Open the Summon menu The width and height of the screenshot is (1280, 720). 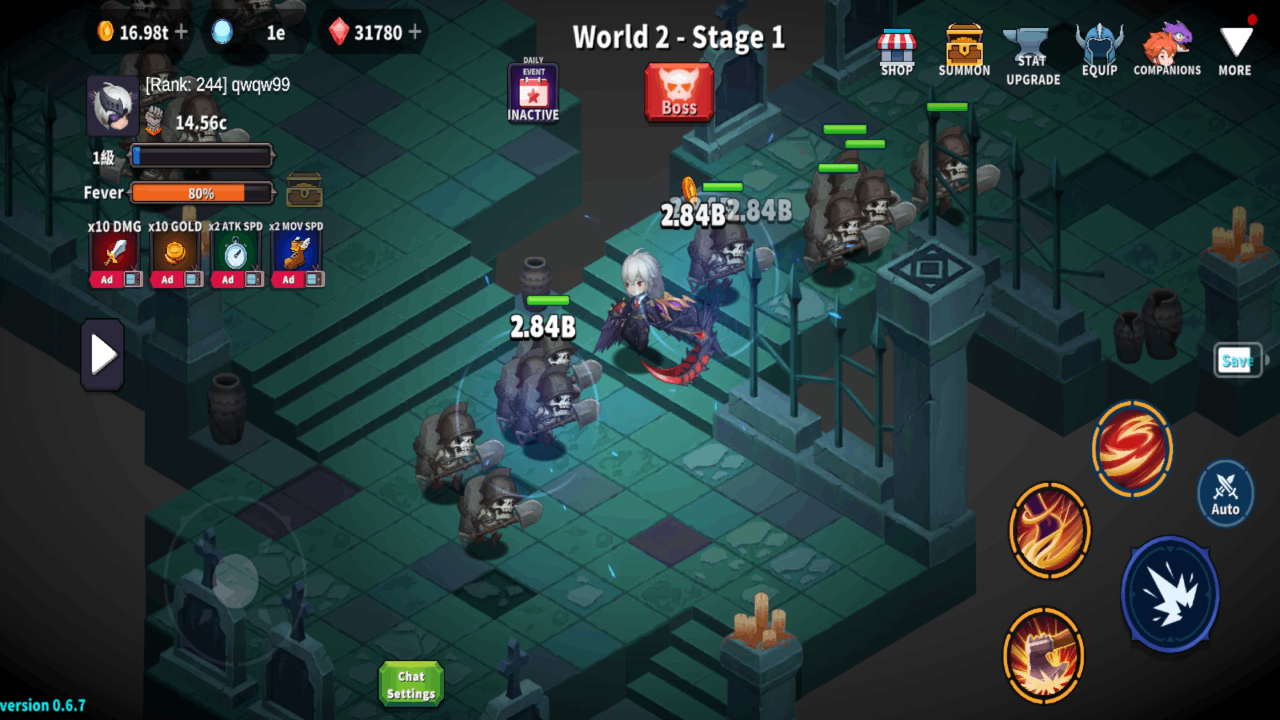click(963, 48)
